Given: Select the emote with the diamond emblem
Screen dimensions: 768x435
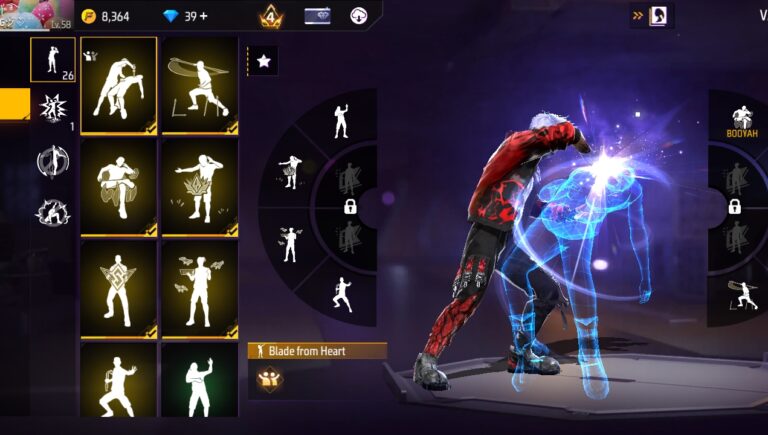Looking at the screenshot, I should 118,288.
